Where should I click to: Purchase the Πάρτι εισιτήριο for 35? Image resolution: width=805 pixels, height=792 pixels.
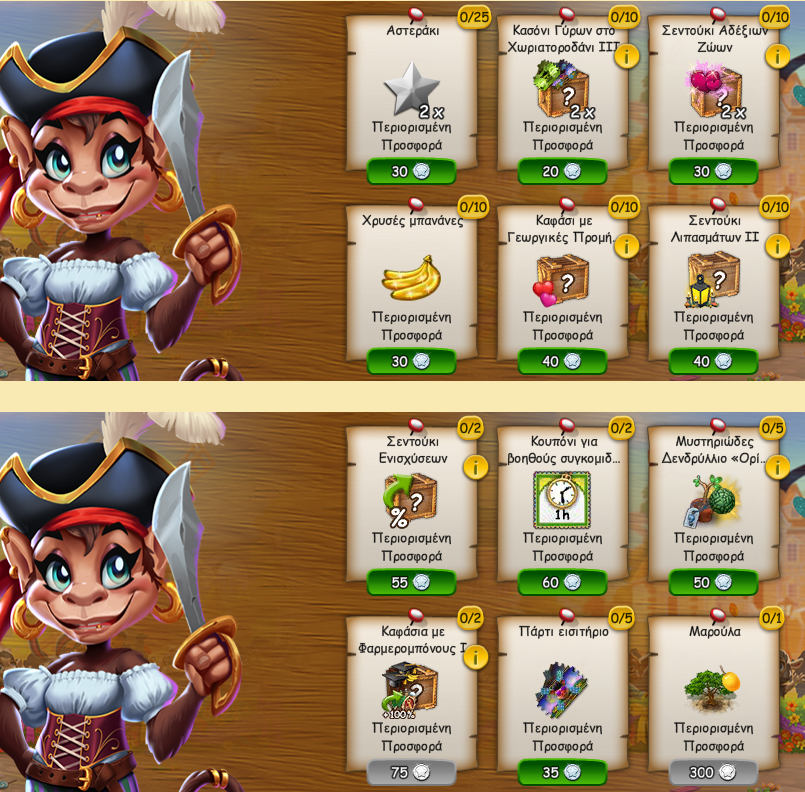point(562,773)
